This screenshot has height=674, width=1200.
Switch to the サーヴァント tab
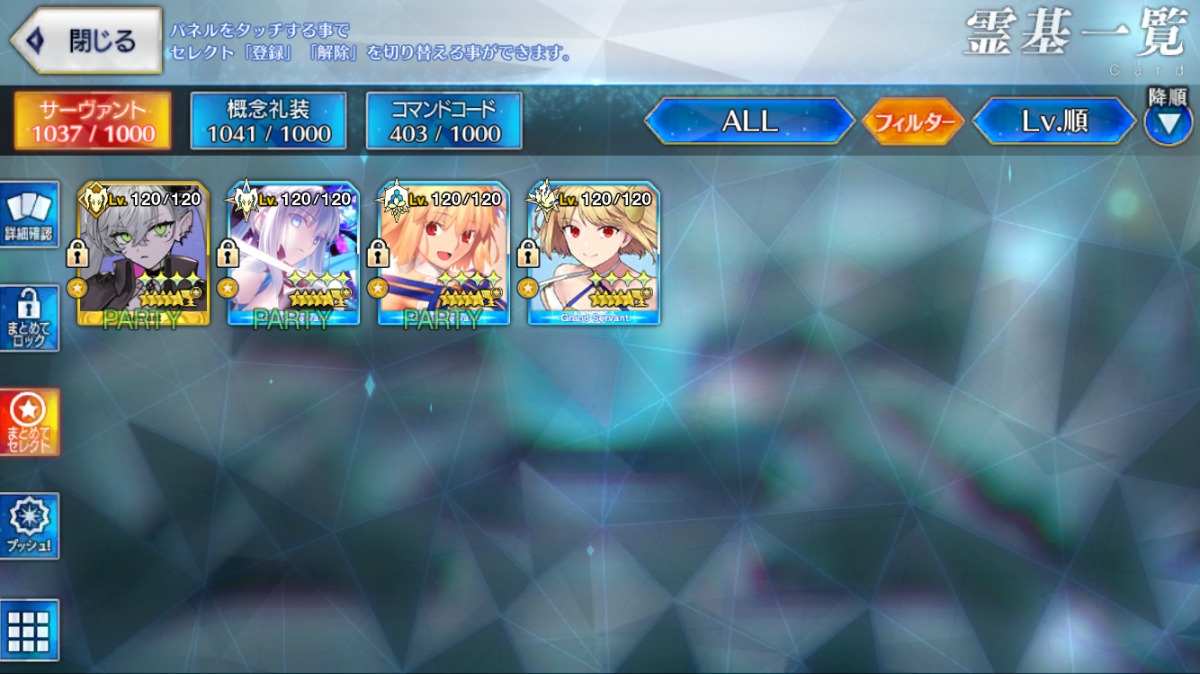coord(92,121)
